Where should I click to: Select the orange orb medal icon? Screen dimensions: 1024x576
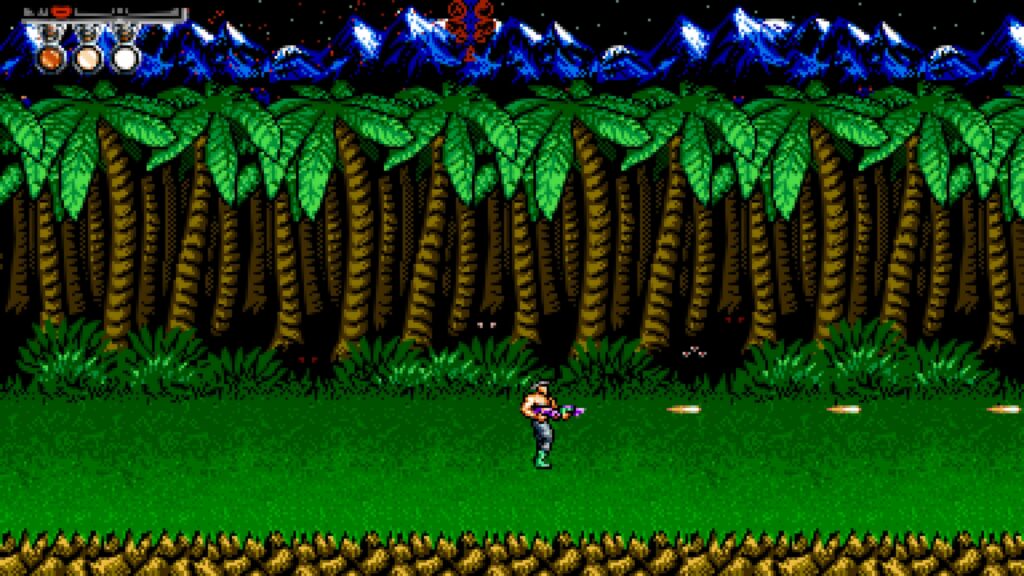click(x=49, y=57)
